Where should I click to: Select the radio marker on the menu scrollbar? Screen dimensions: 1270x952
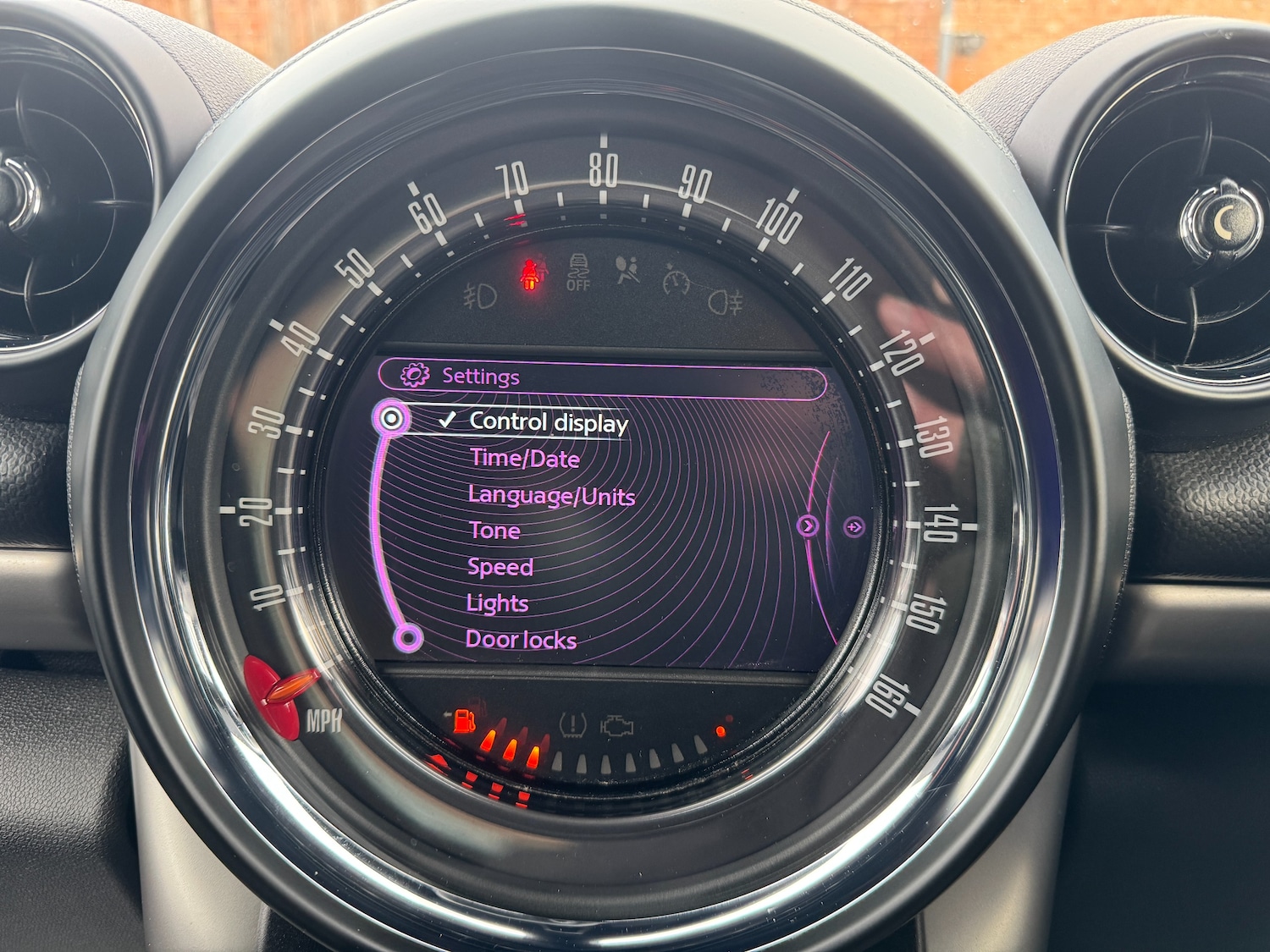pos(390,418)
